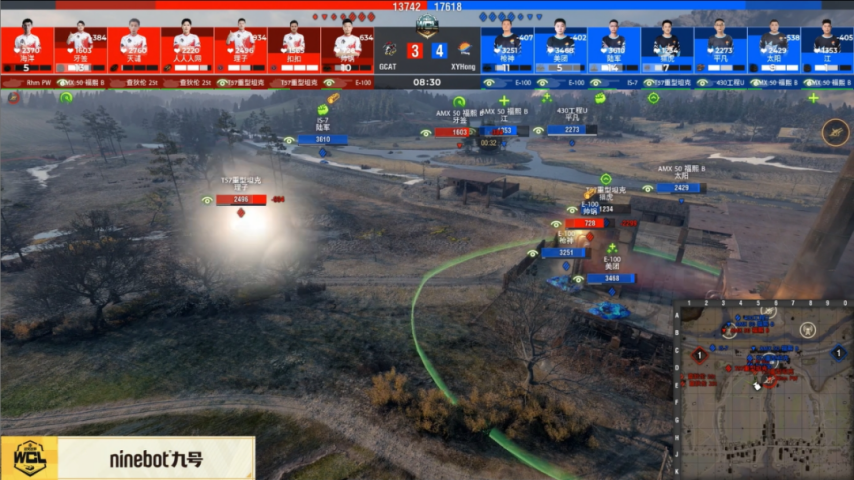
Task: Select red team player 天谴's card
Action: pyautogui.click(x=134, y=47)
